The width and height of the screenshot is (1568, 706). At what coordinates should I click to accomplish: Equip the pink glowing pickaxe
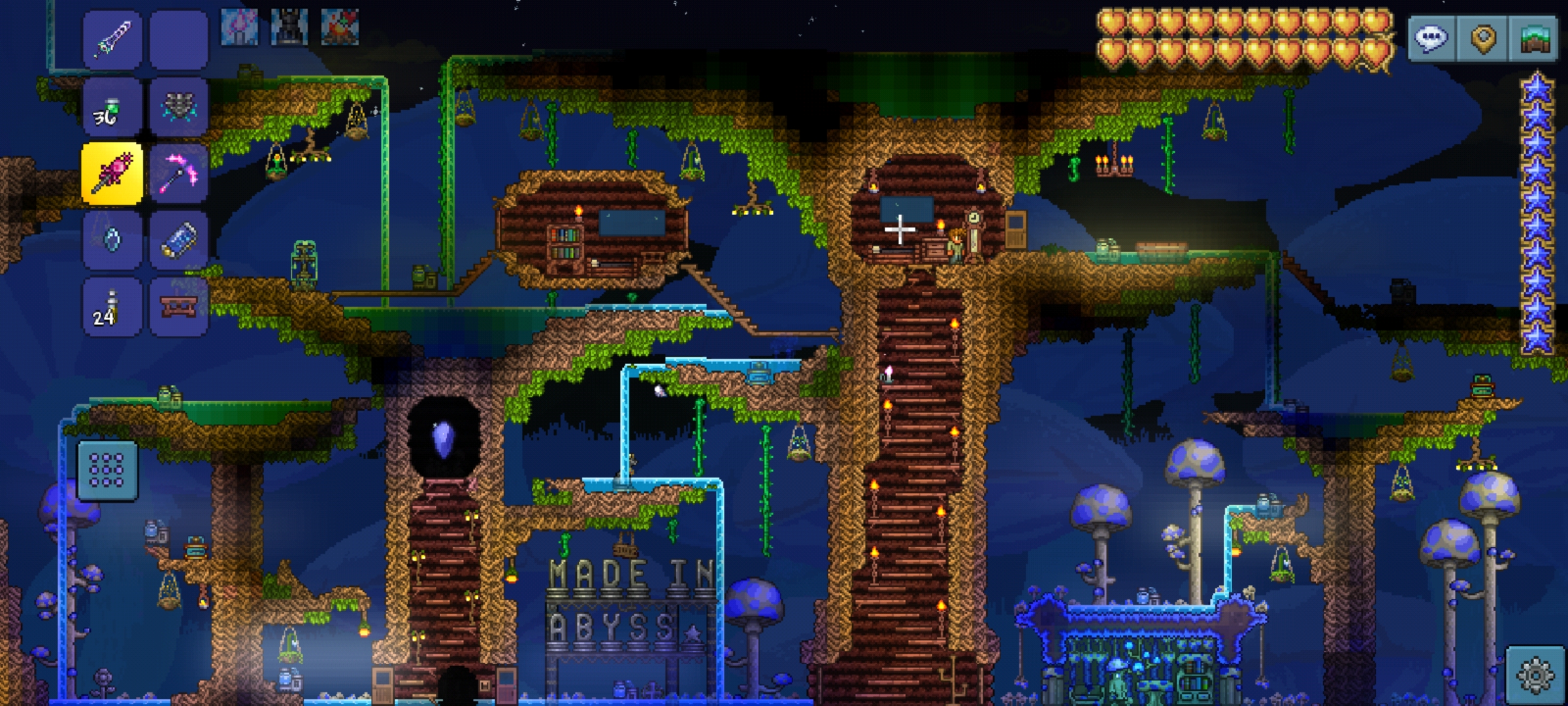click(x=178, y=174)
